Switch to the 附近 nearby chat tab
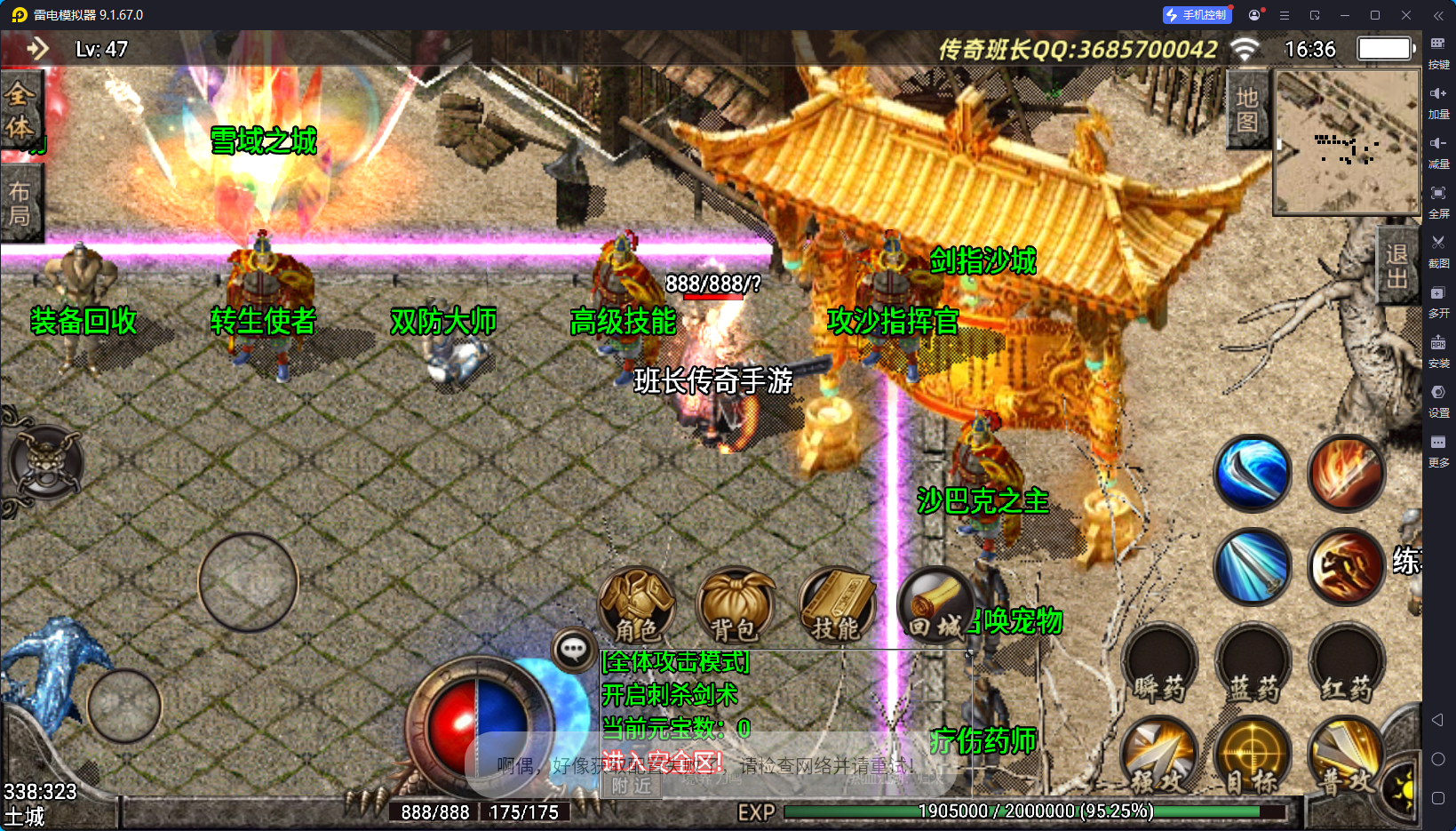Screen dimensions: 1456x831 [x=632, y=786]
